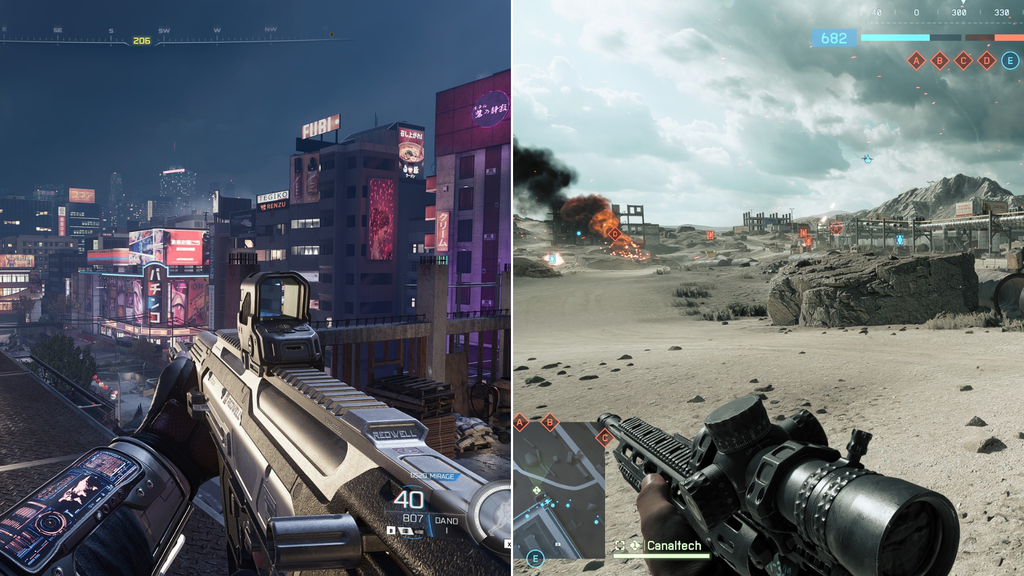Viewport: 1024px width, 576px height.
Task: Select objective D in the top capture row
Action: click(987, 60)
